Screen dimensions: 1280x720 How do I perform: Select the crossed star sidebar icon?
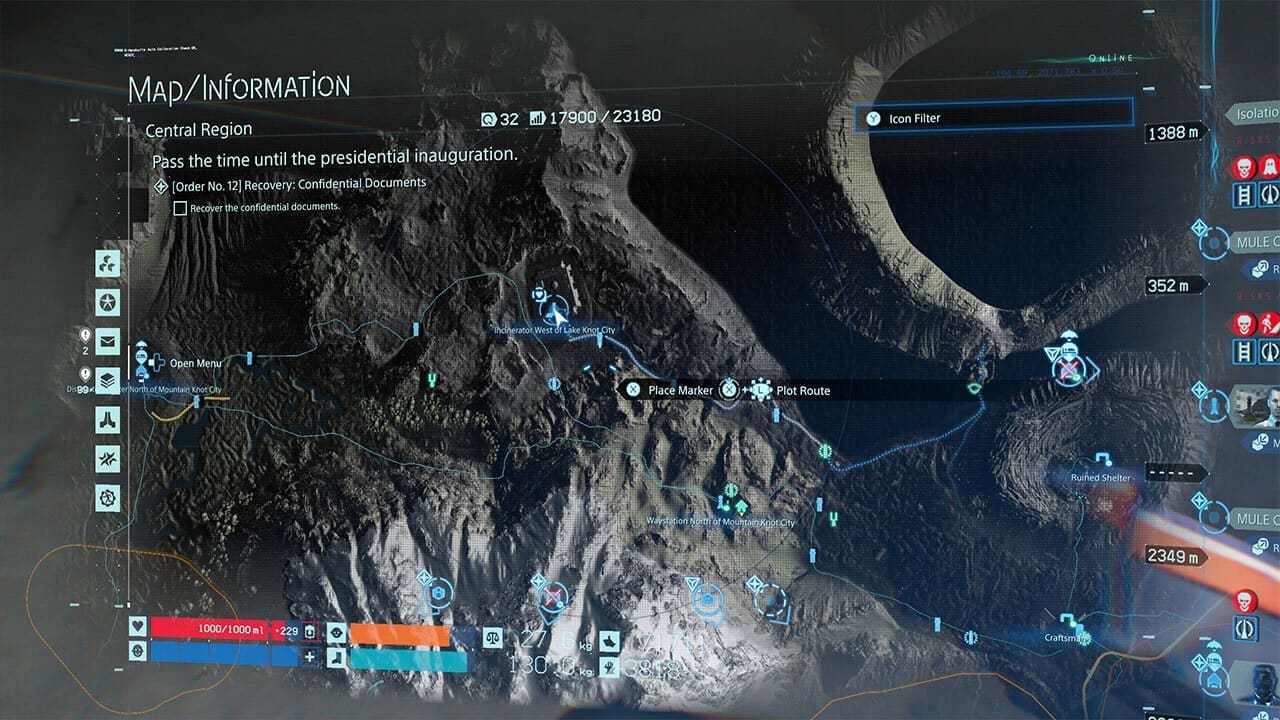point(107,459)
